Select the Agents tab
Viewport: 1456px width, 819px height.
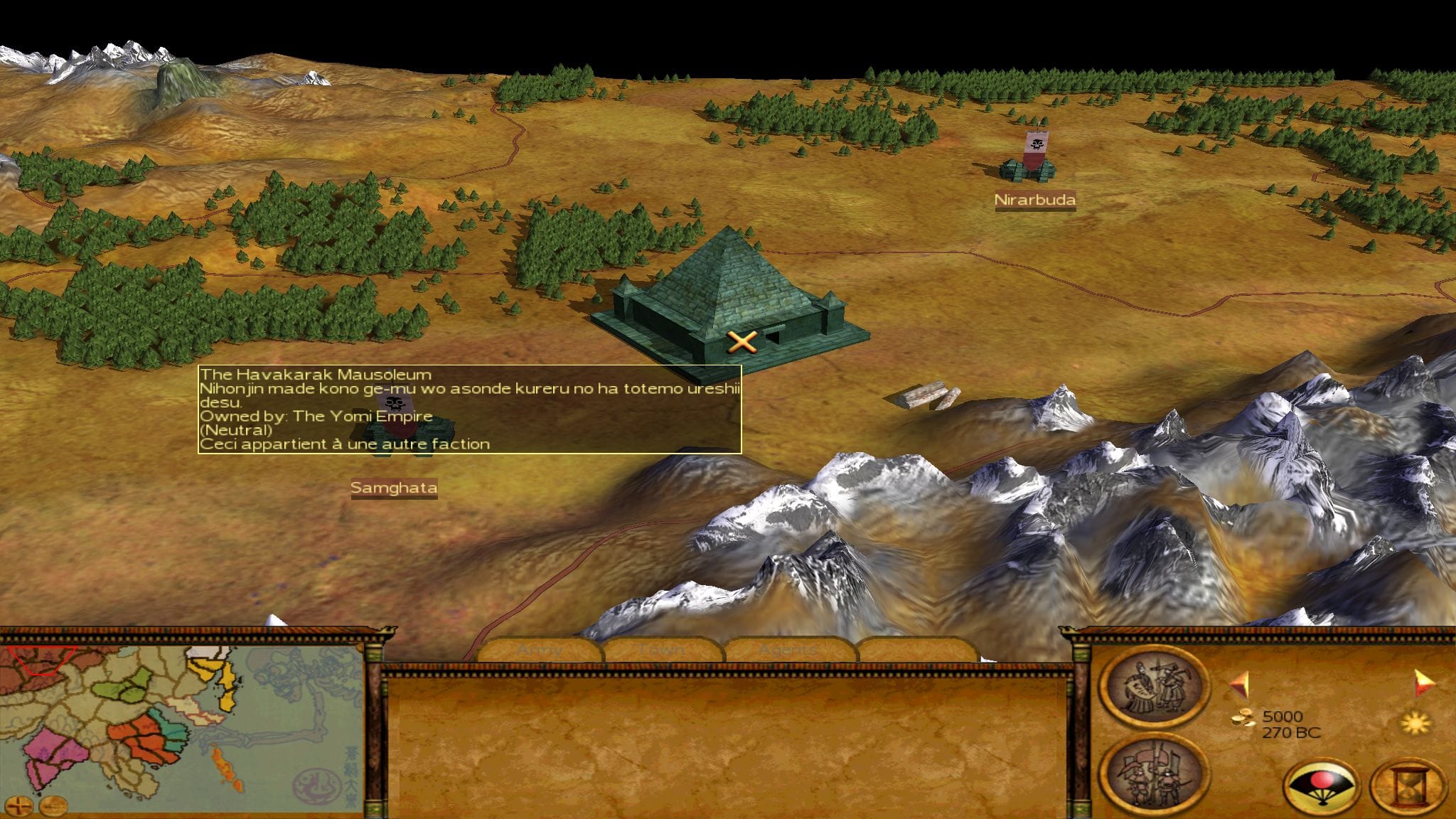click(x=788, y=650)
